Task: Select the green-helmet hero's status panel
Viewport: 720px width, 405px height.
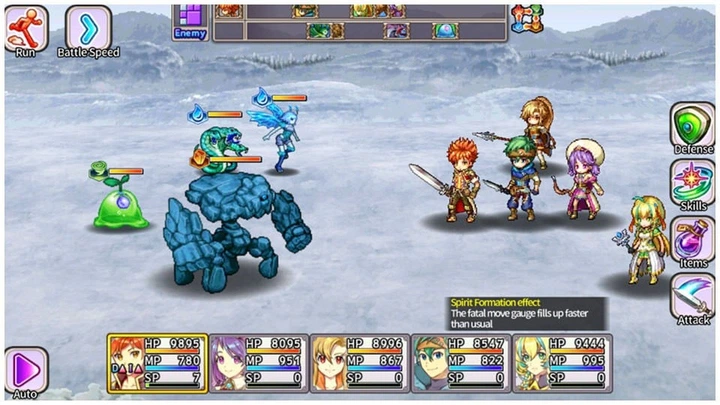Action: click(461, 360)
